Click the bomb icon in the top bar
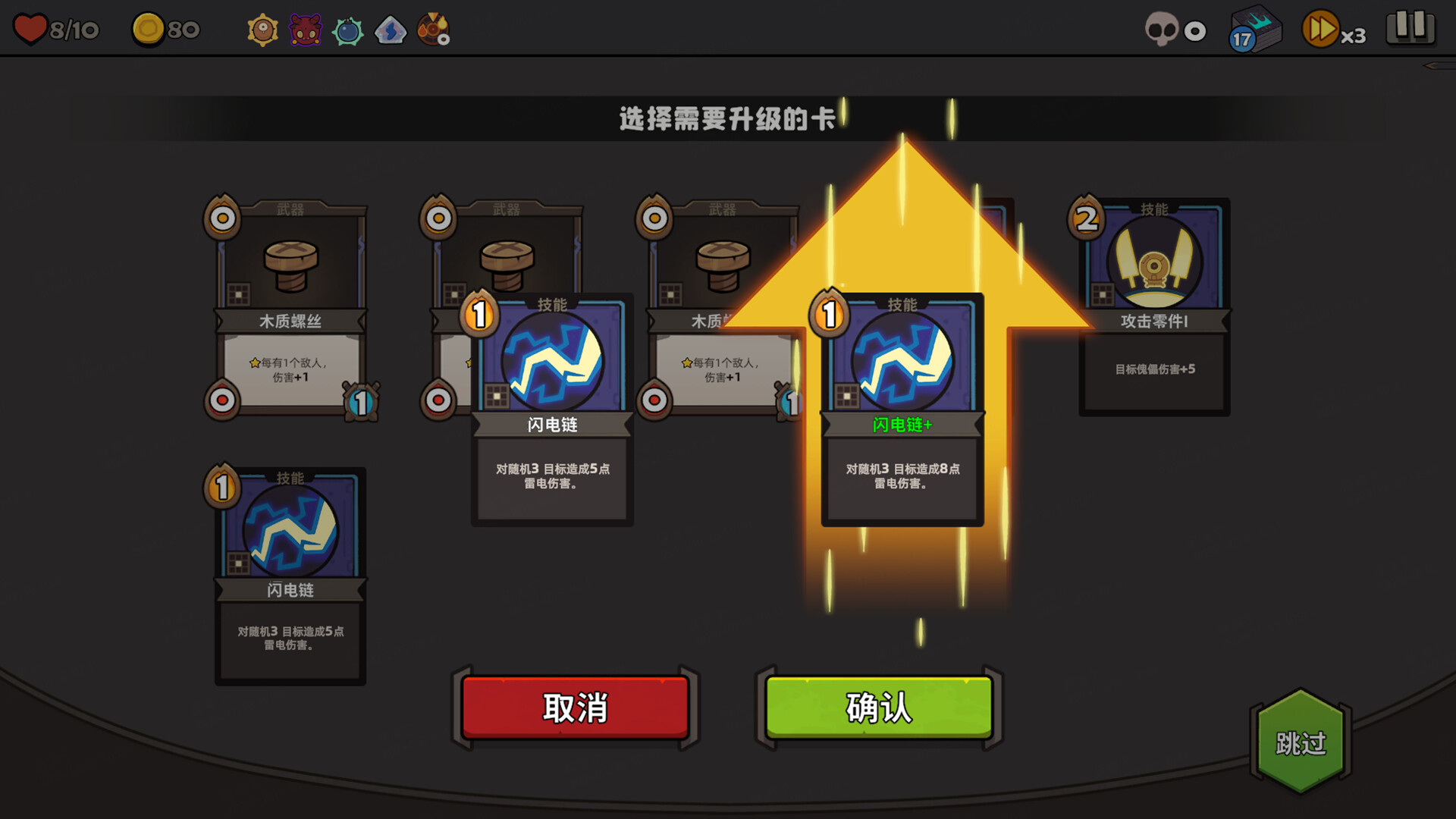Screen dimensions: 1456x819 coord(348,30)
